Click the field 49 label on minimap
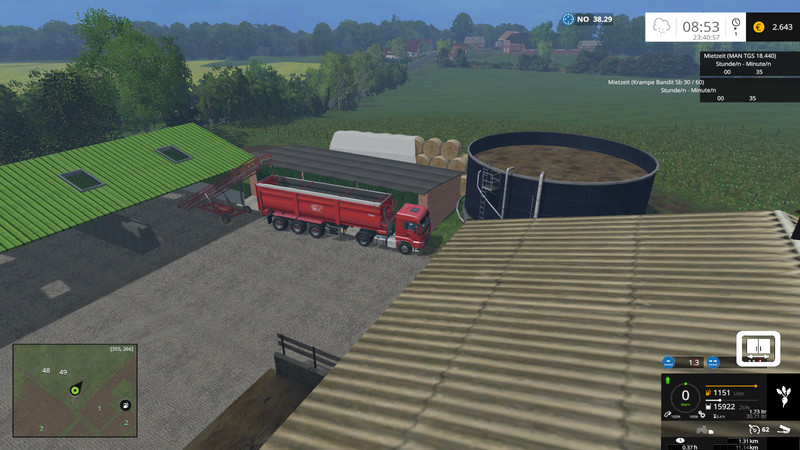This screenshot has width=800, height=450. point(63,372)
